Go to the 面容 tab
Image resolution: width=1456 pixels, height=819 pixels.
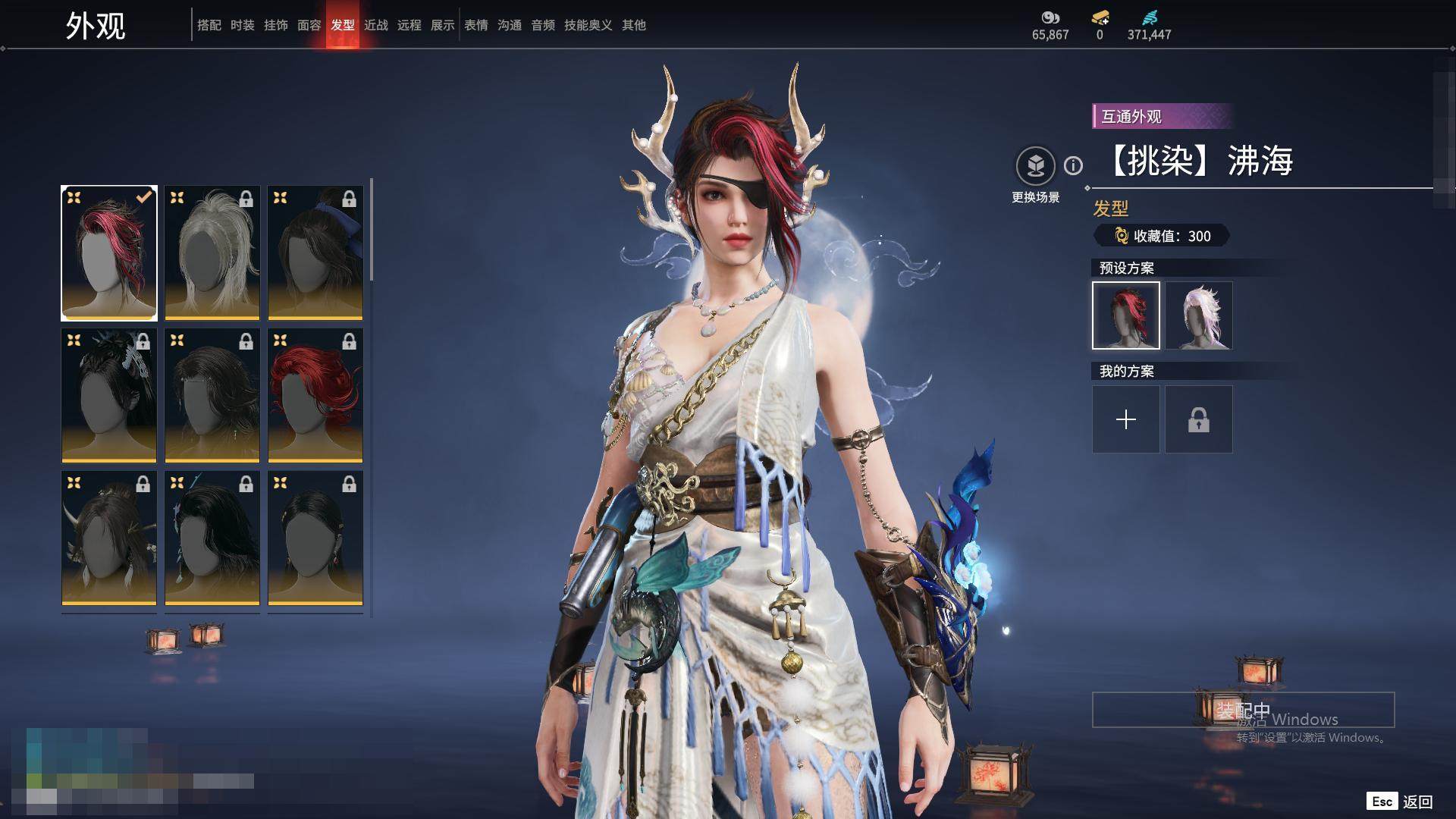point(309,25)
